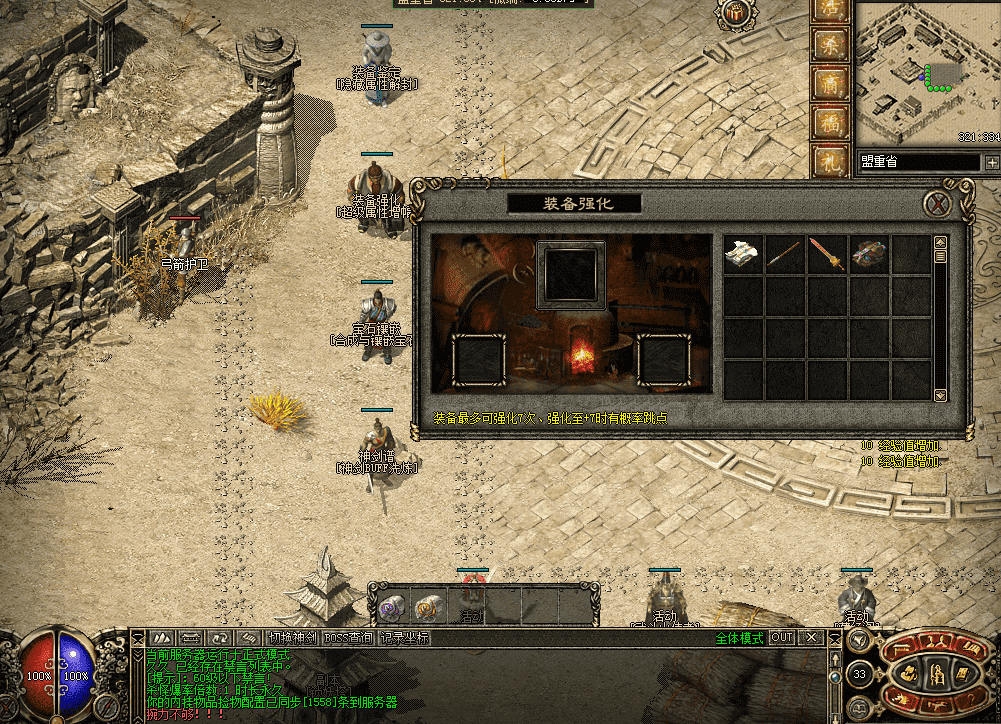The height and width of the screenshot is (724, 1001).
Task: Open the 杀 side menu button
Action: pyautogui.click(x=830, y=46)
